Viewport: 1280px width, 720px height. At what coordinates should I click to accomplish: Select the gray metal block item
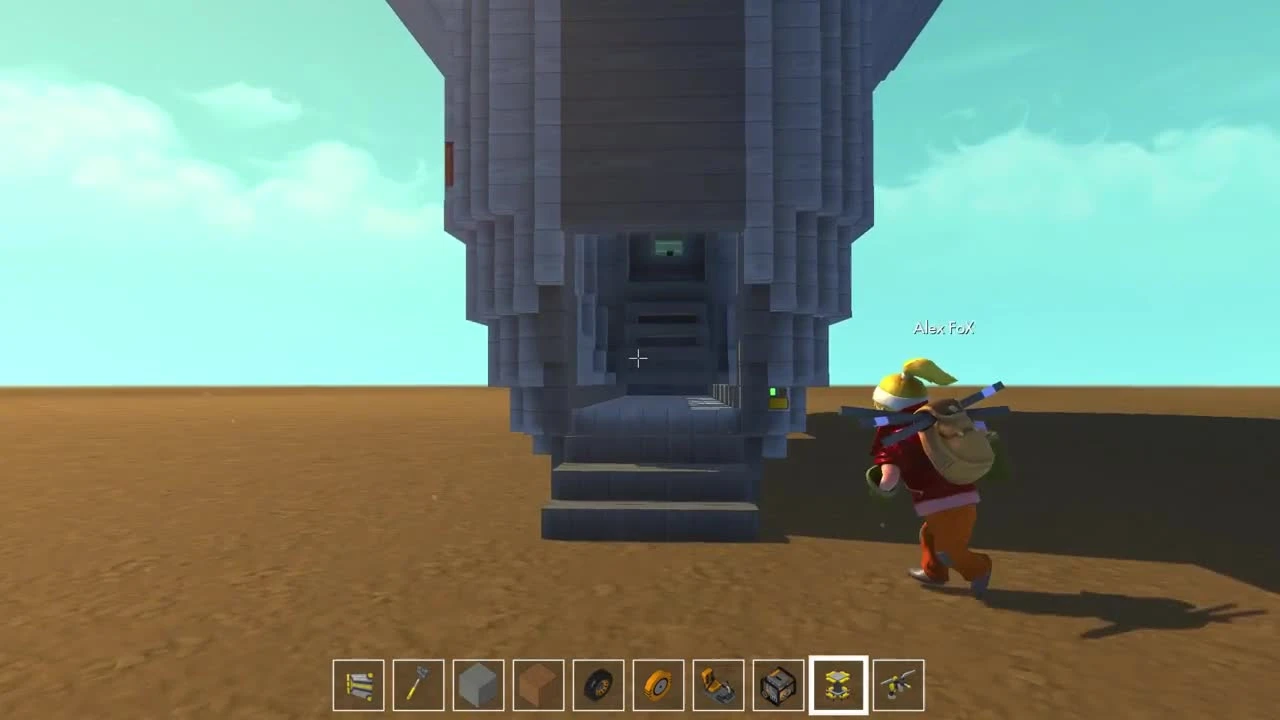click(478, 684)
